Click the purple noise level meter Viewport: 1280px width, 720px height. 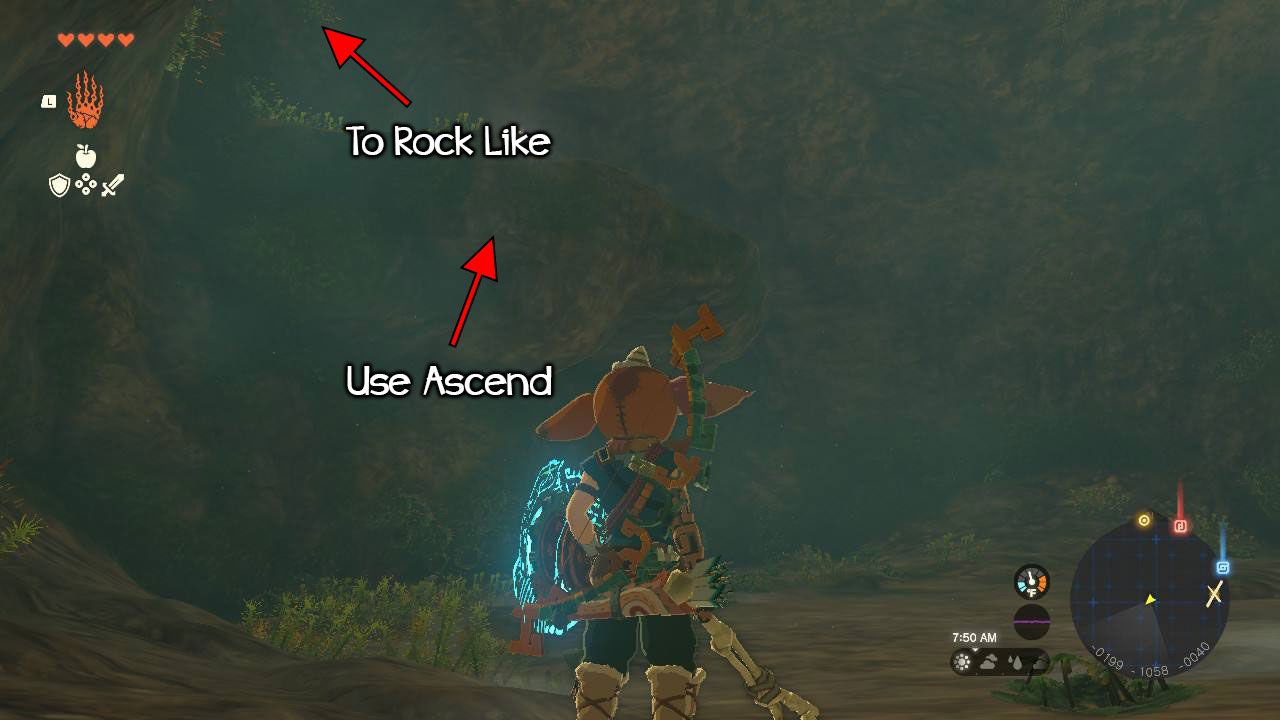pyautogui.click(x=1031, y=622)
